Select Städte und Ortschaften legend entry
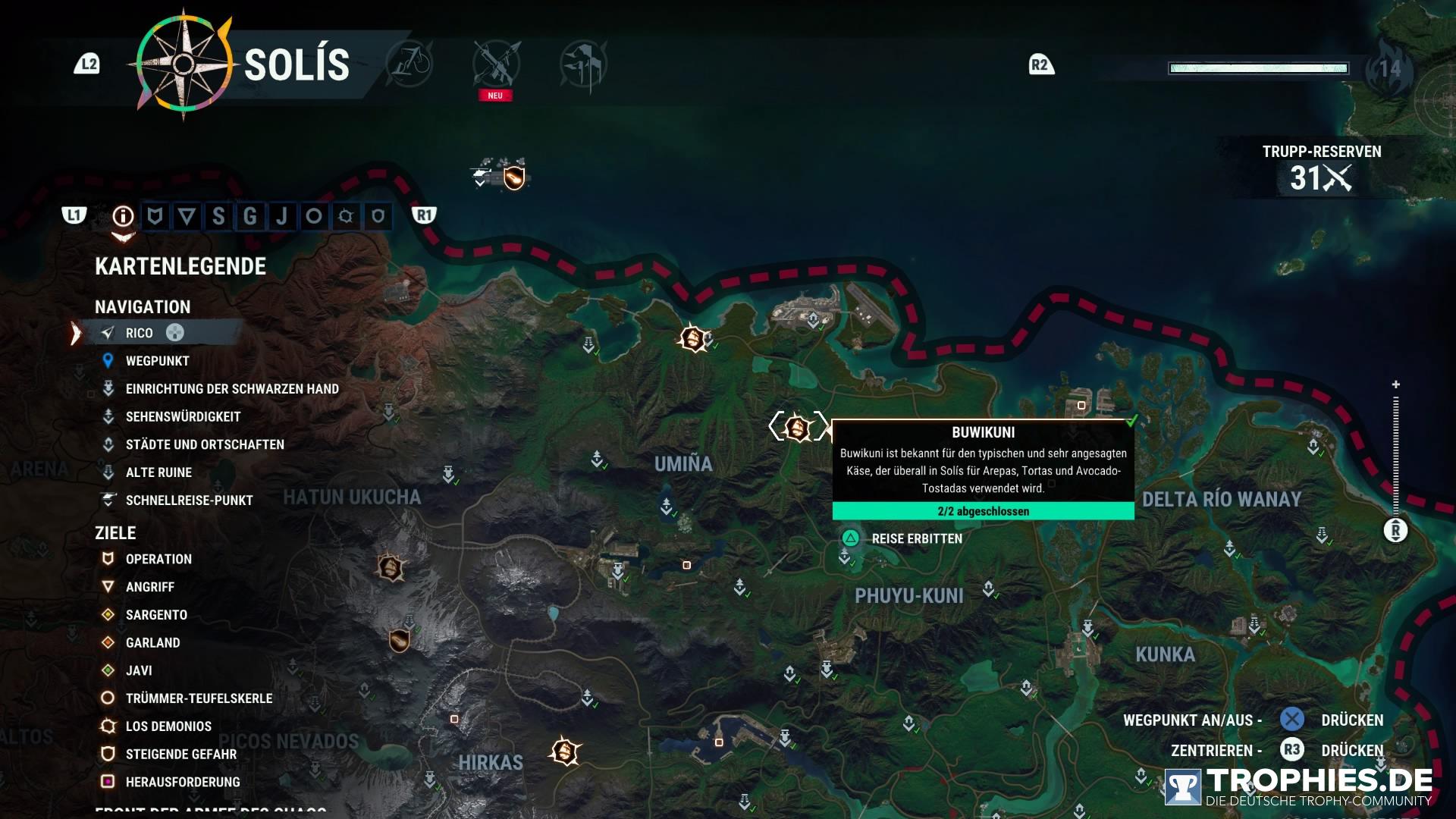Screen dimensions: 1456x819 coord(205,444)
